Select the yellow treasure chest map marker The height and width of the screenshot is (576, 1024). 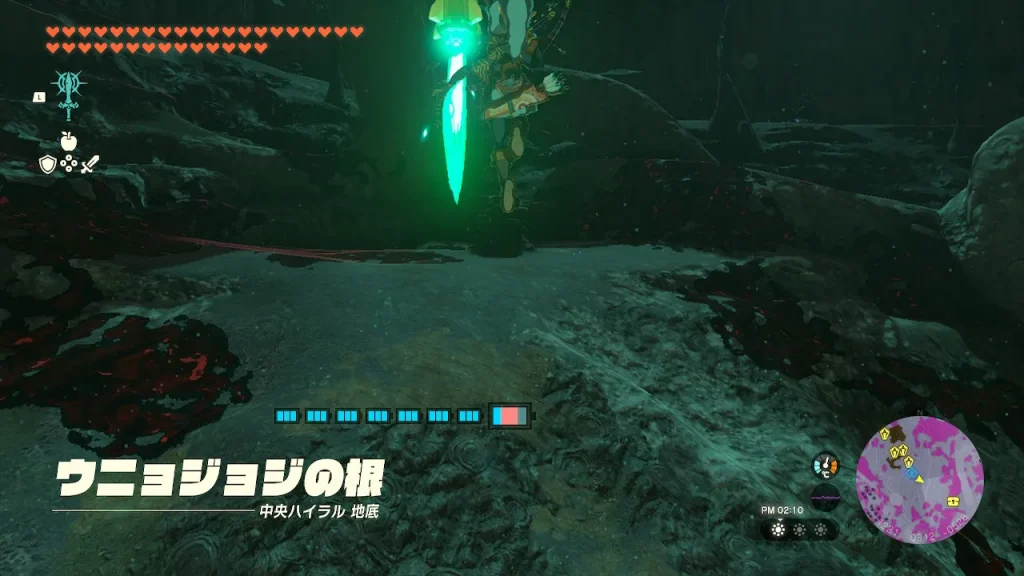tap(952, 500)
